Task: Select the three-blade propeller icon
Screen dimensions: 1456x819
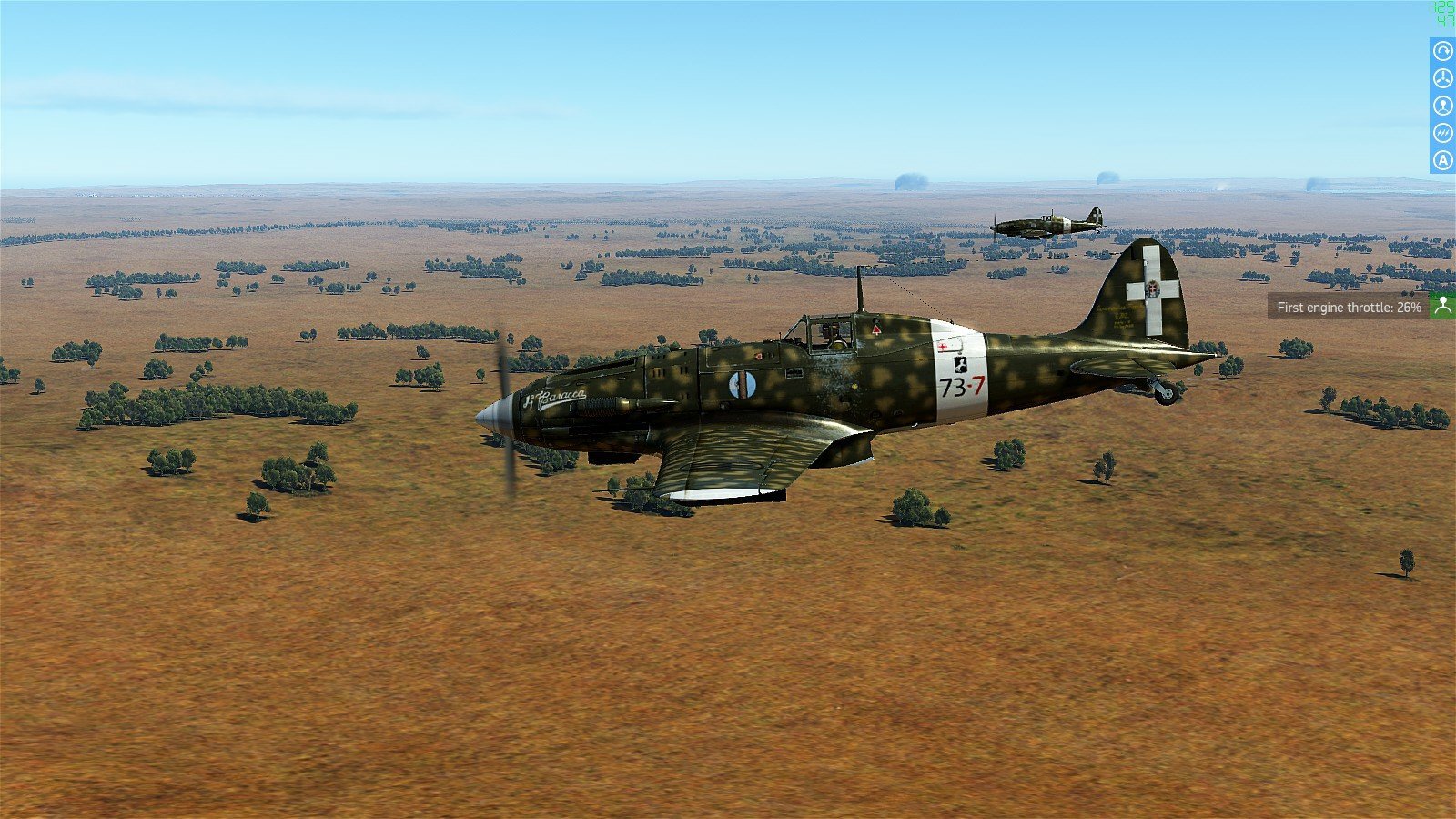Action: pyautogui.click(x=1442, y=78)
